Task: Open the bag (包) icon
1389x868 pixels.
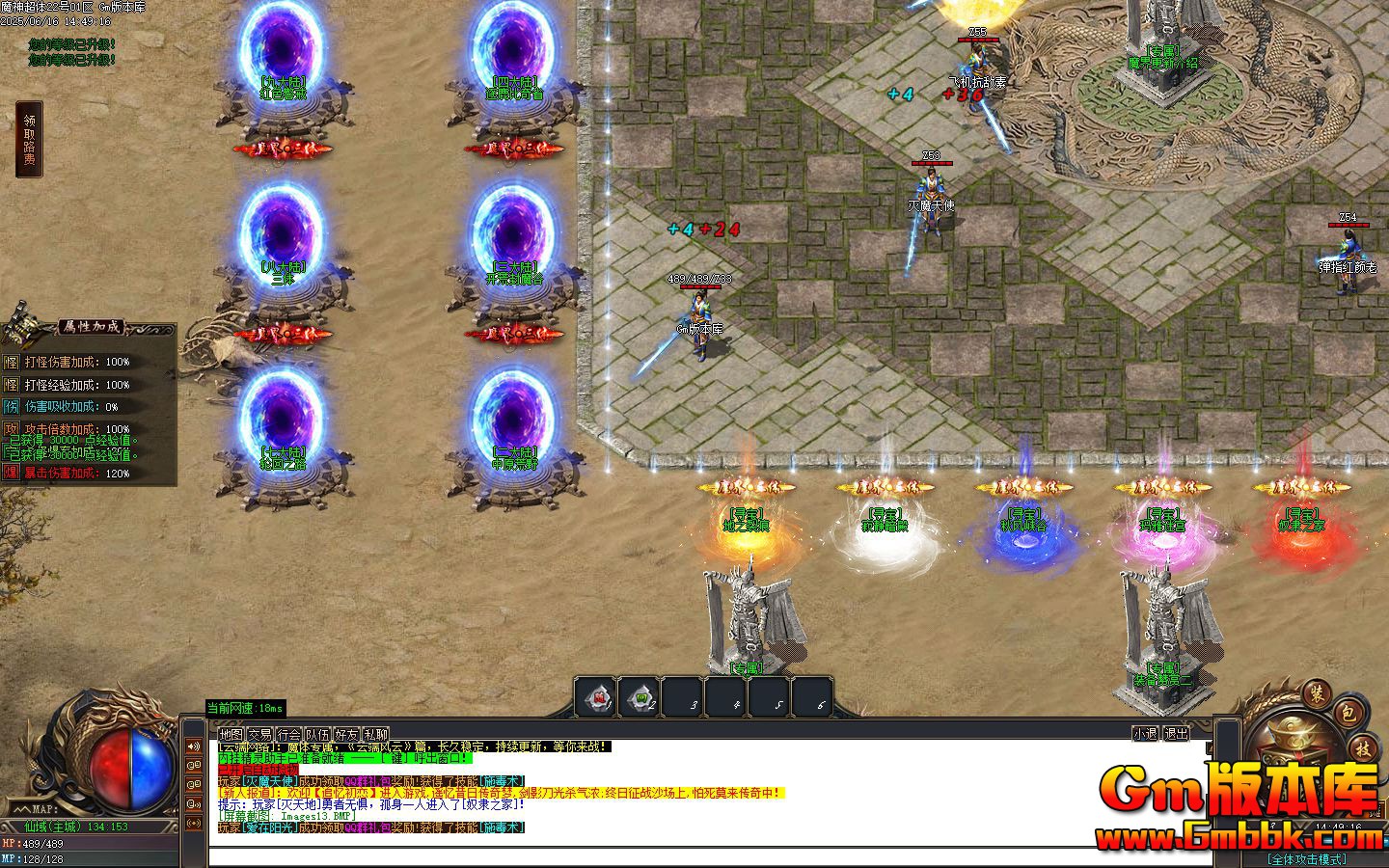Action: [x=1348, y=713]
